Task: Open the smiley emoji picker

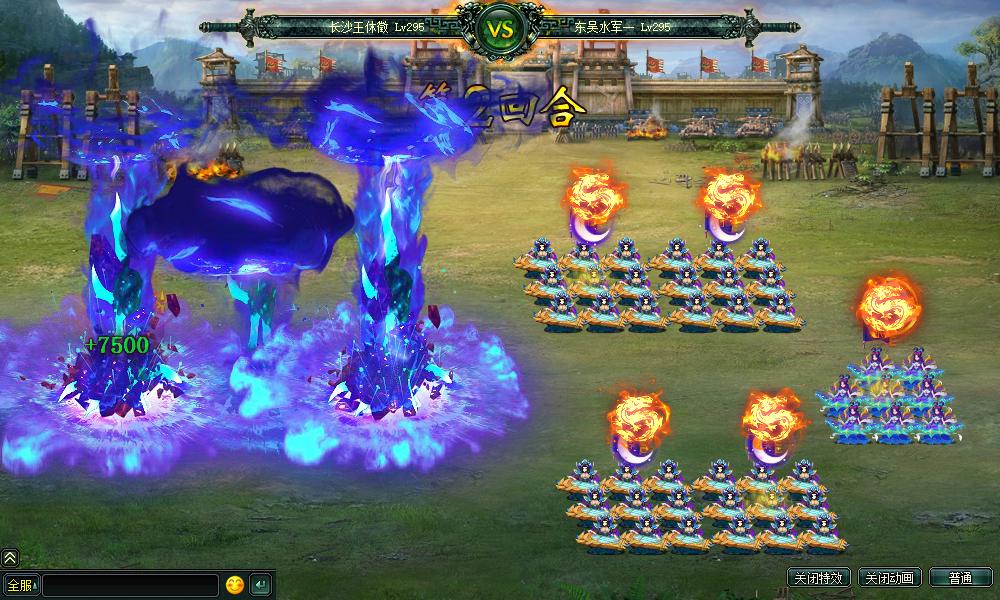Action: tap(235, 584)
